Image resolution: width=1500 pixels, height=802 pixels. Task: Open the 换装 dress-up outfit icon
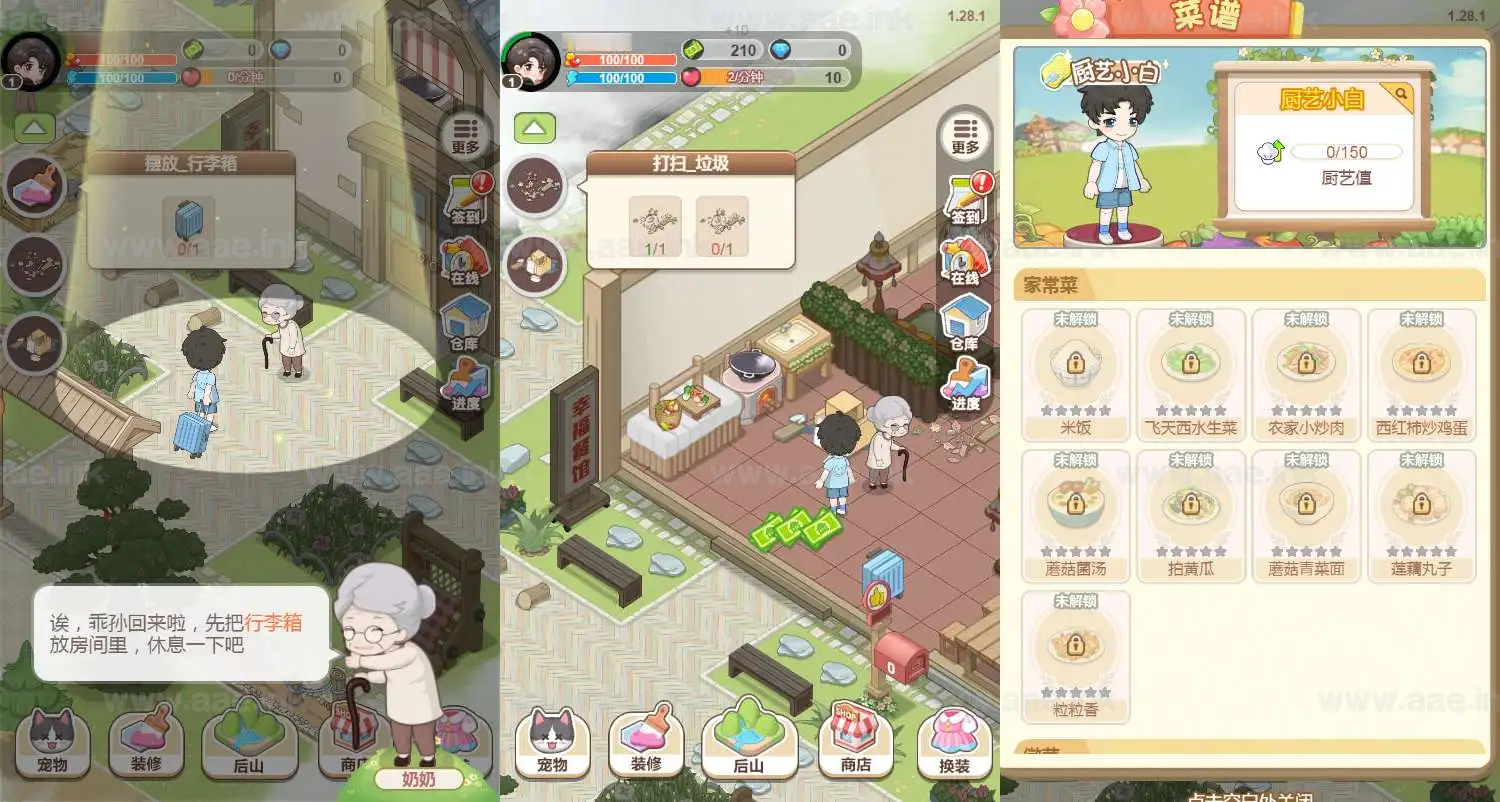point(952,740)
